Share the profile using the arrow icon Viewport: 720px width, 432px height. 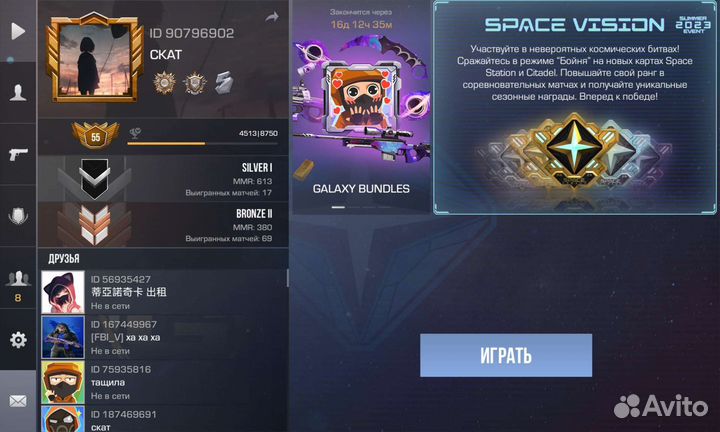[271, 17]
